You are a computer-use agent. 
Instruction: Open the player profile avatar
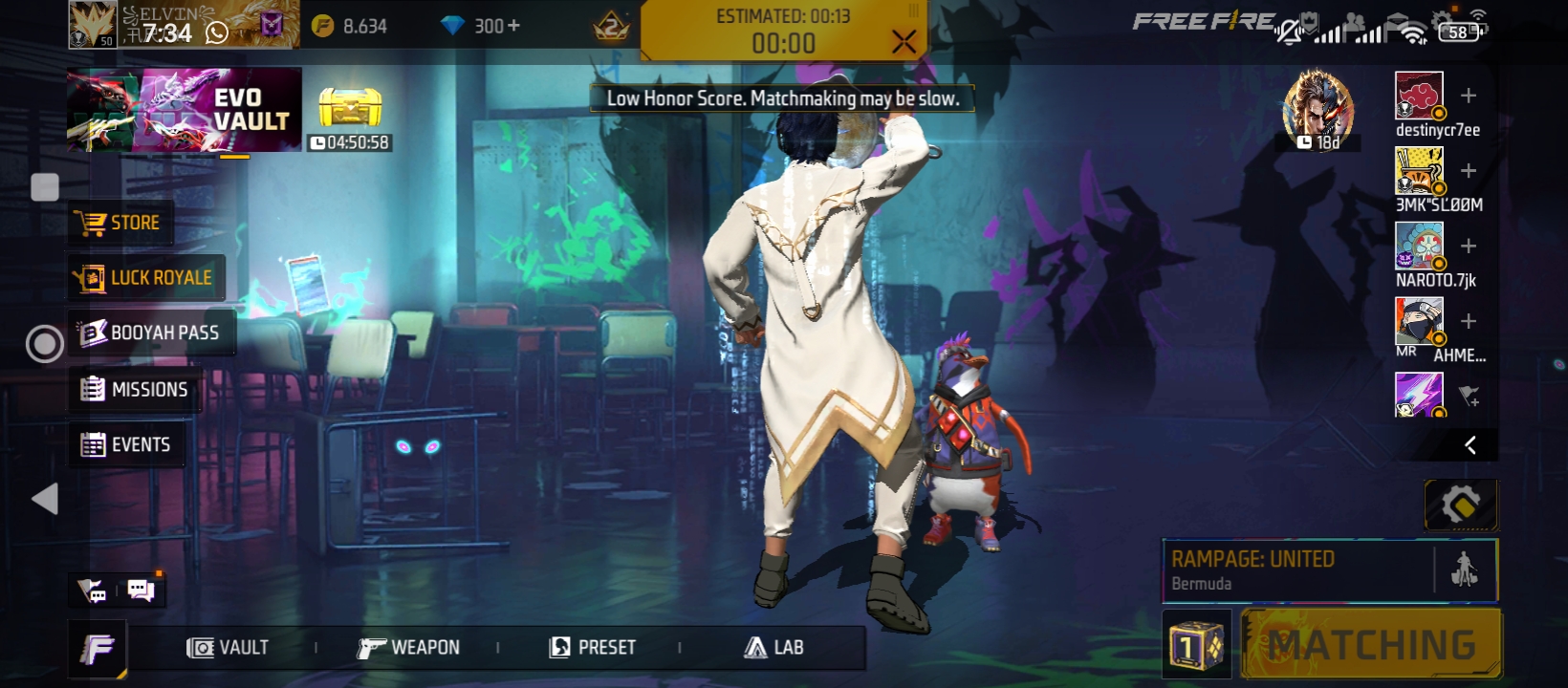pyautogui.click(x=93, y=26)
